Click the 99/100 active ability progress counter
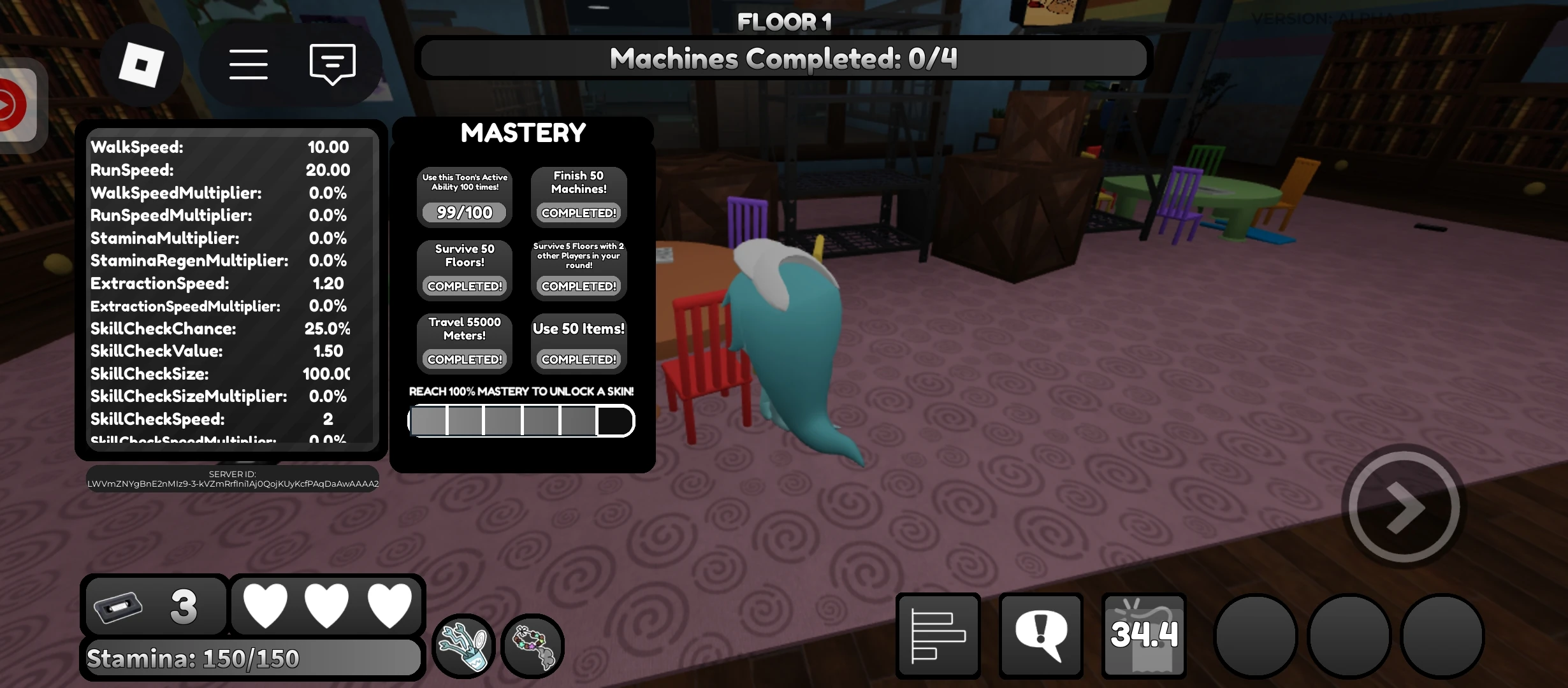This screenshot has width=1568, height=688. tap(463, 212)
